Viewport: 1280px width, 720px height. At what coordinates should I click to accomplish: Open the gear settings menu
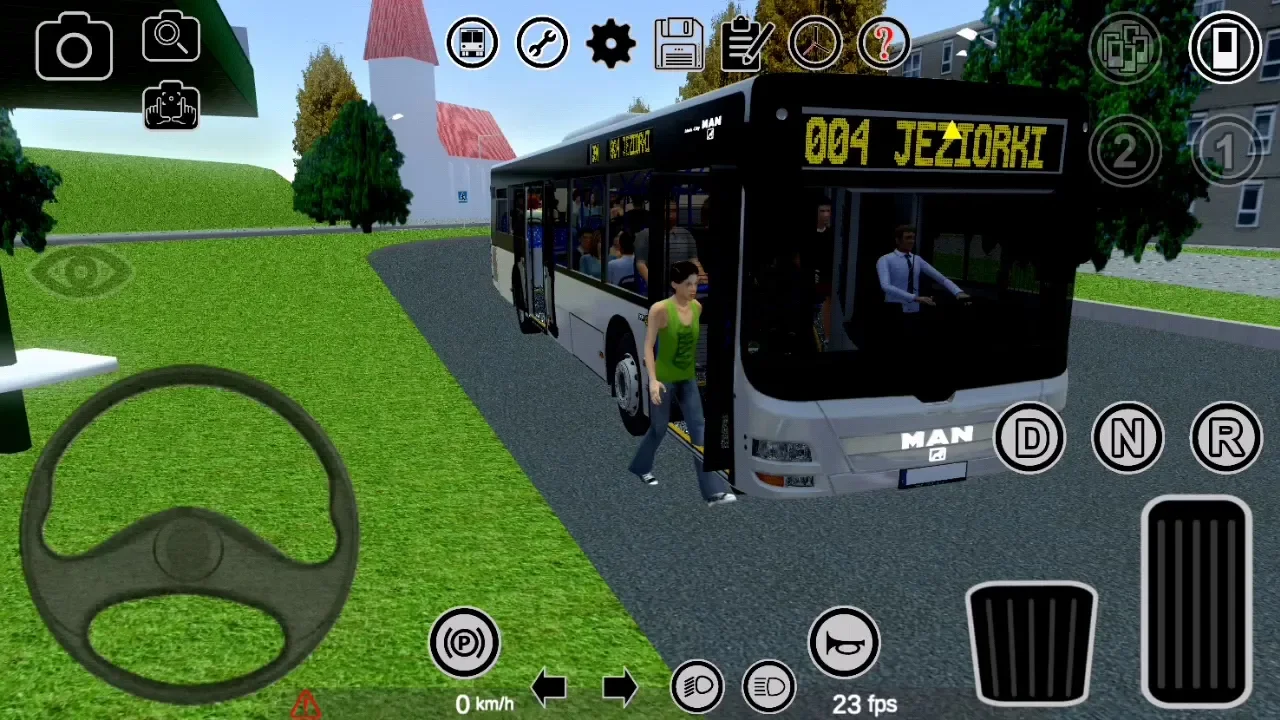click(611, 43)
